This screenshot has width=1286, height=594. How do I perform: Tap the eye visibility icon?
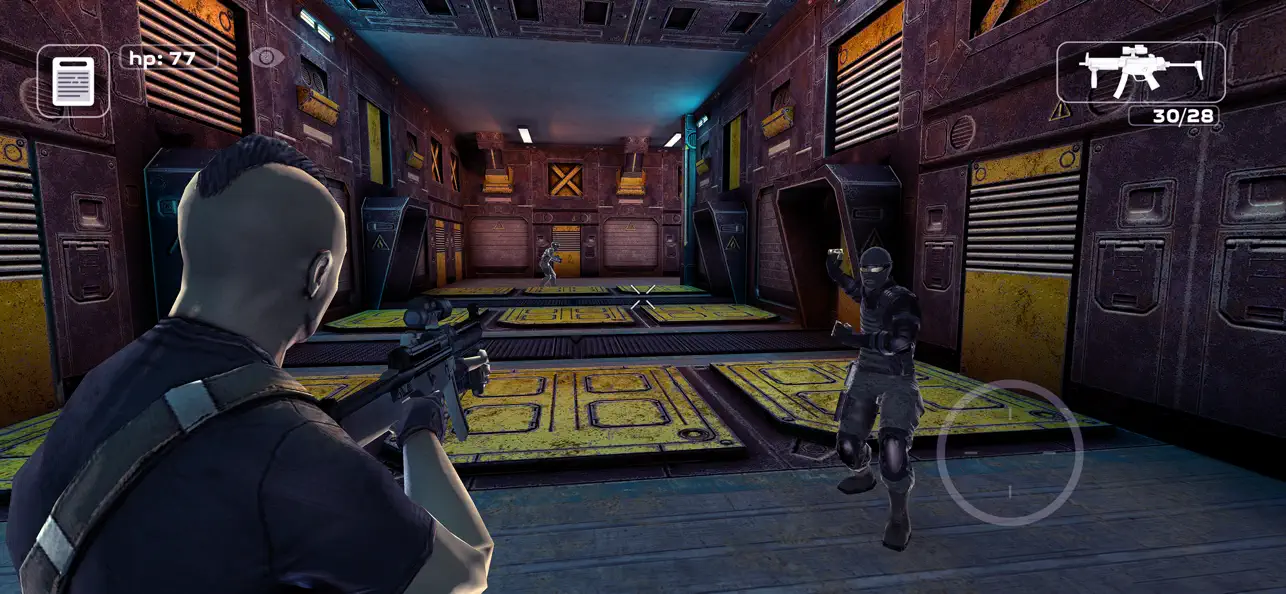(x=266, y=57)
